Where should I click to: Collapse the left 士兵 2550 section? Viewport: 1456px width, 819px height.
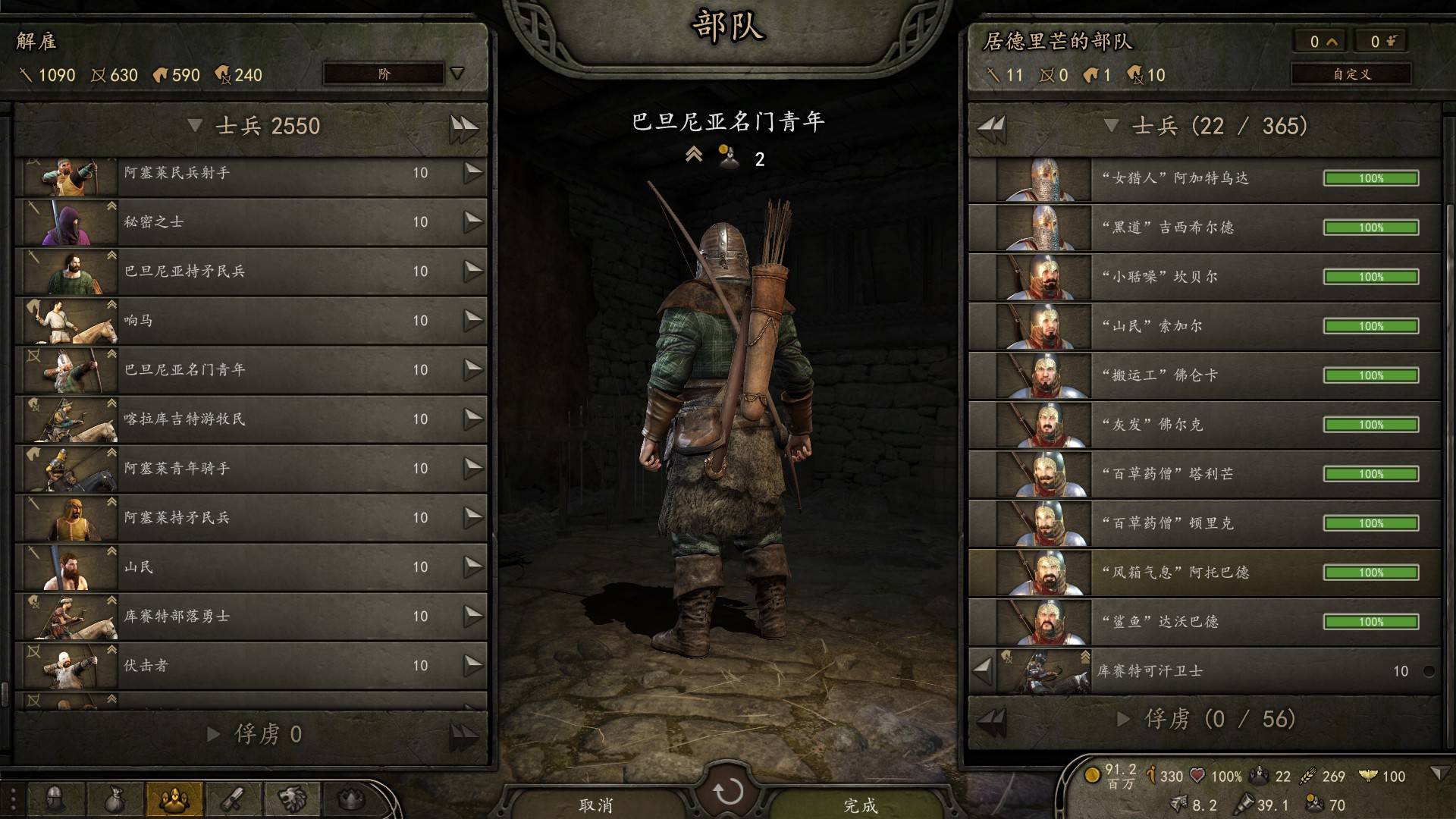195,125
